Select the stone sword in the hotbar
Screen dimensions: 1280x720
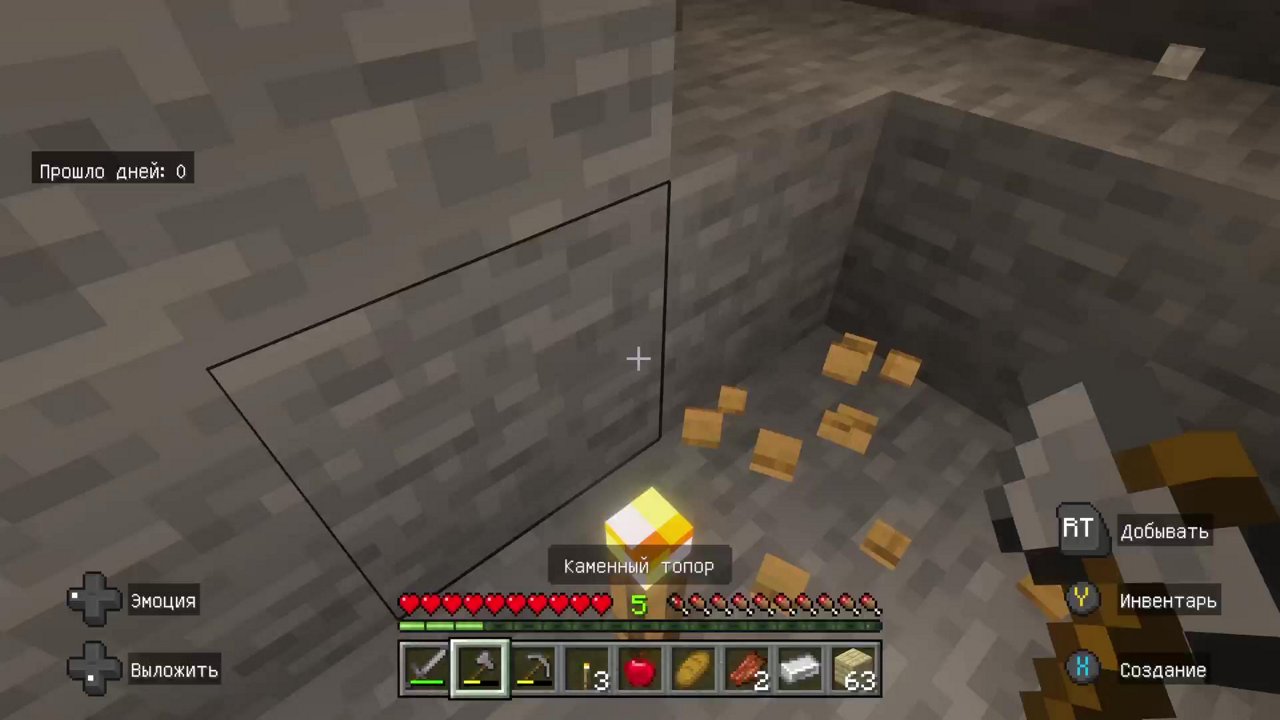(x=426, y=668)
